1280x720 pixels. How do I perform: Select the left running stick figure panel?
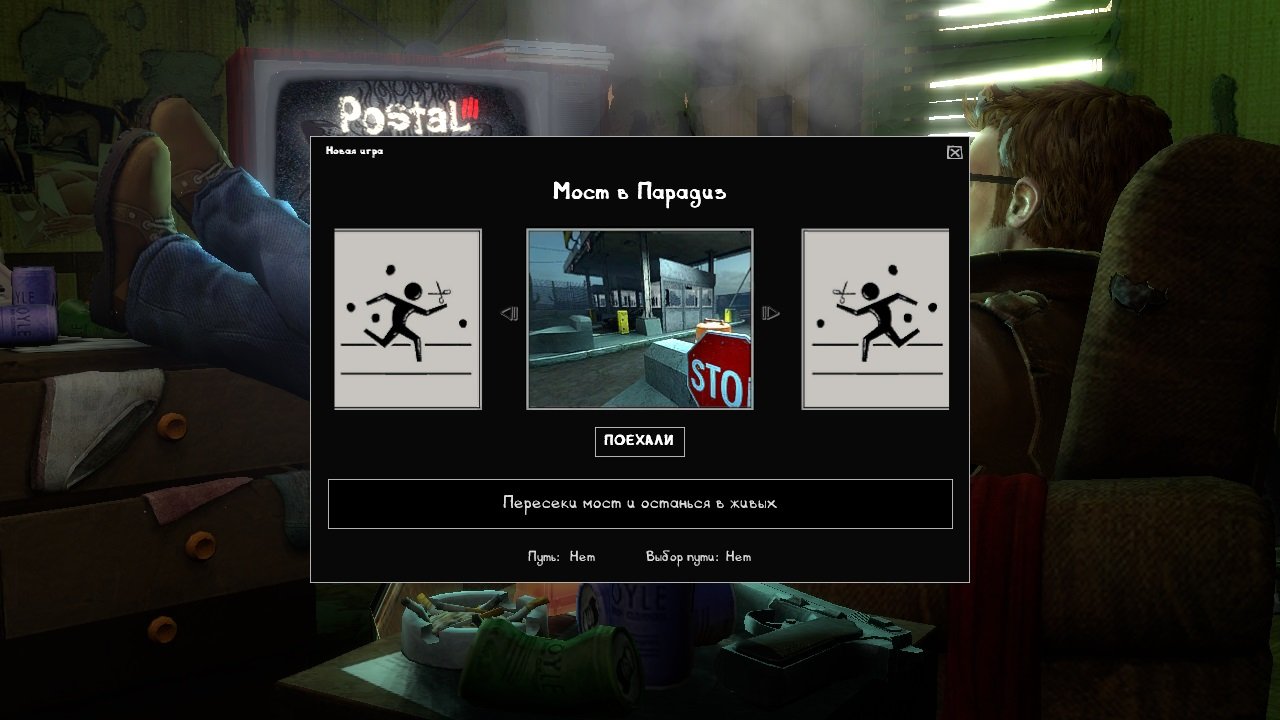pos(406,318)
